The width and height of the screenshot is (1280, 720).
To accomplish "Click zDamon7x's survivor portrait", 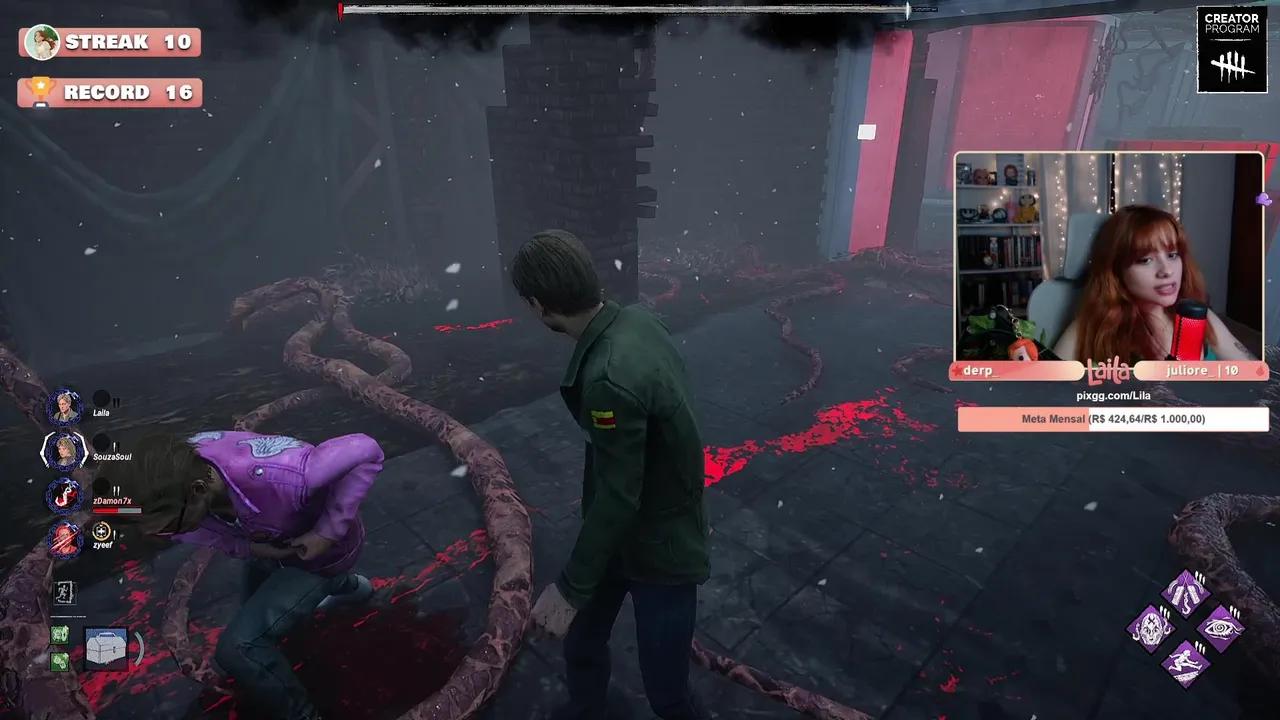I will (64, 496).
